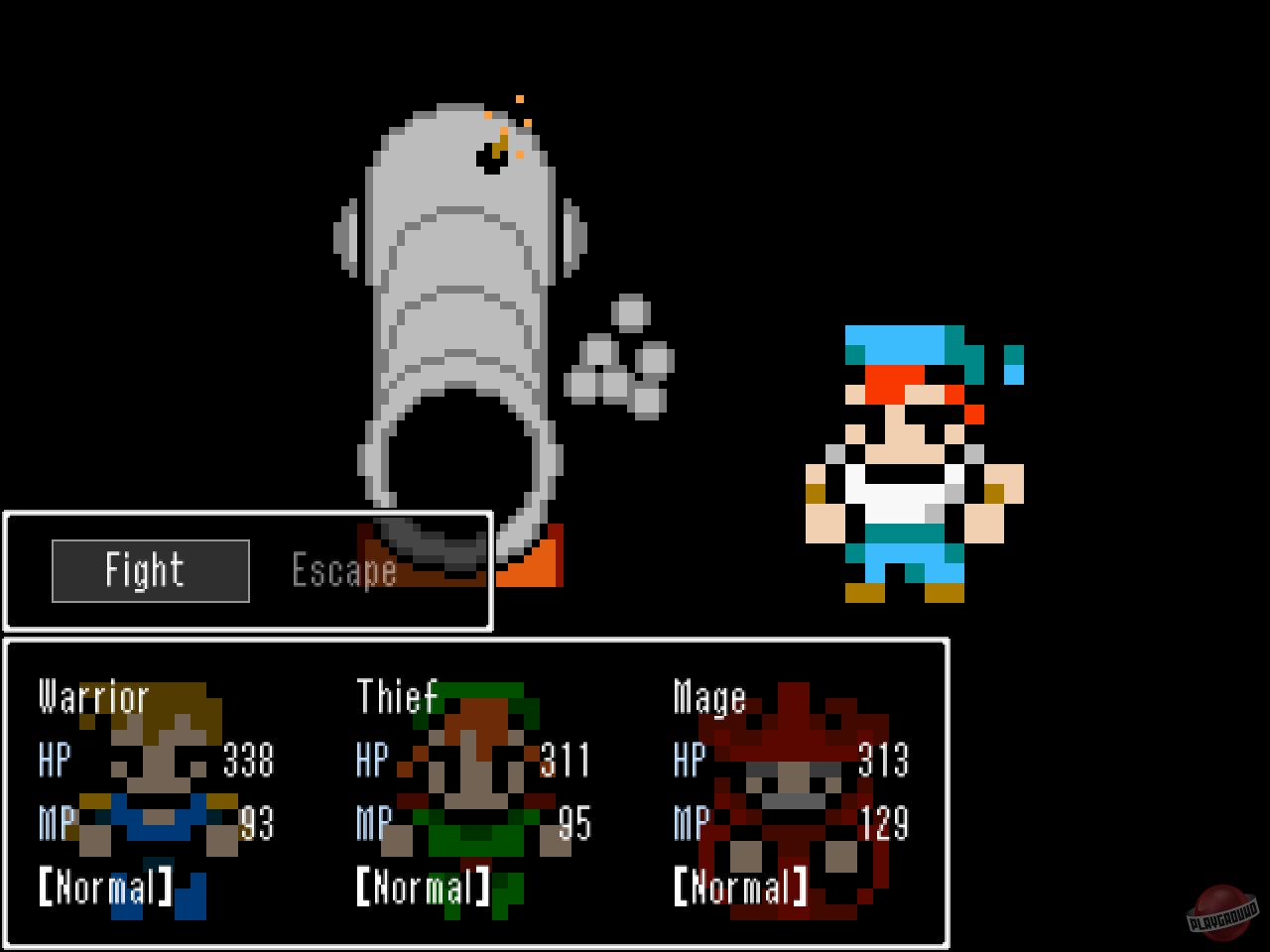1270x952 pixels.
Task: Click the Thief's [Normal] status text
Action: point(424,886)
